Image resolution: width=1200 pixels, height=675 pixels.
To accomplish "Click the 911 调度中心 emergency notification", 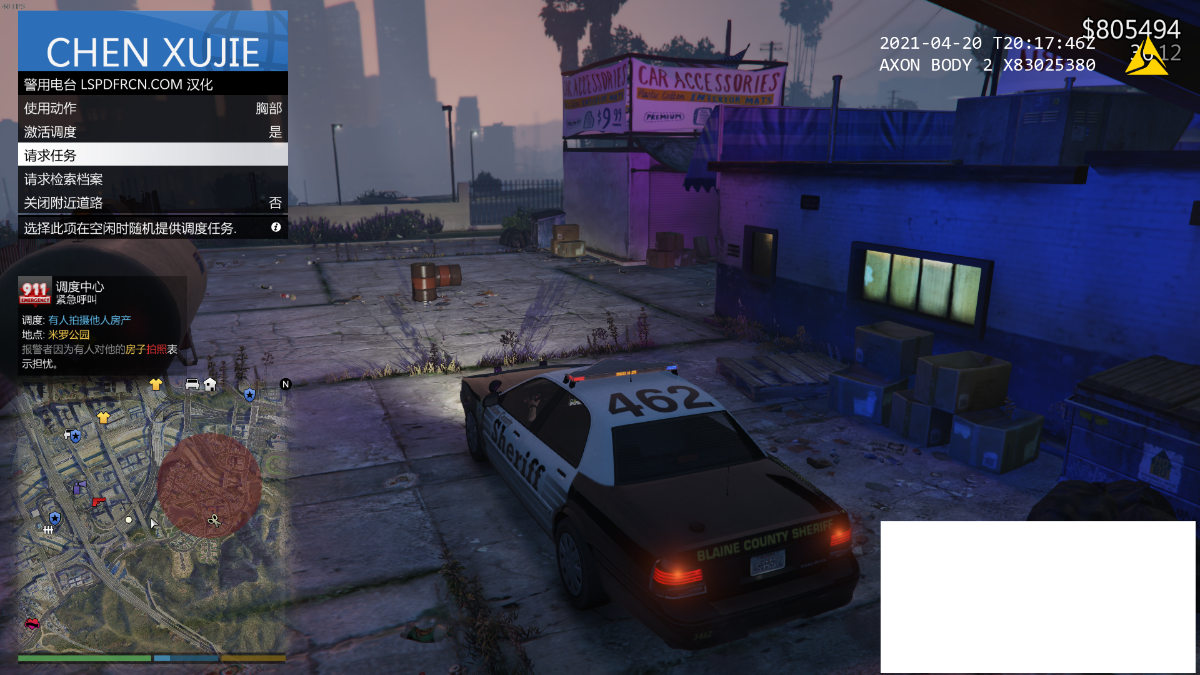I will 100,322.
